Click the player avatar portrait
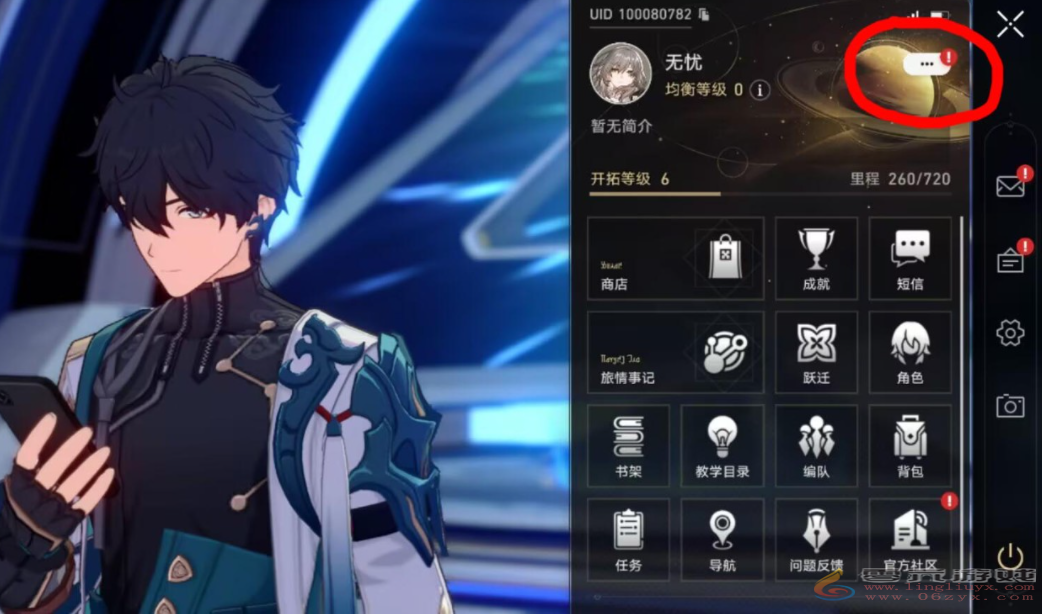The image size is (1042, 614). 620,73
